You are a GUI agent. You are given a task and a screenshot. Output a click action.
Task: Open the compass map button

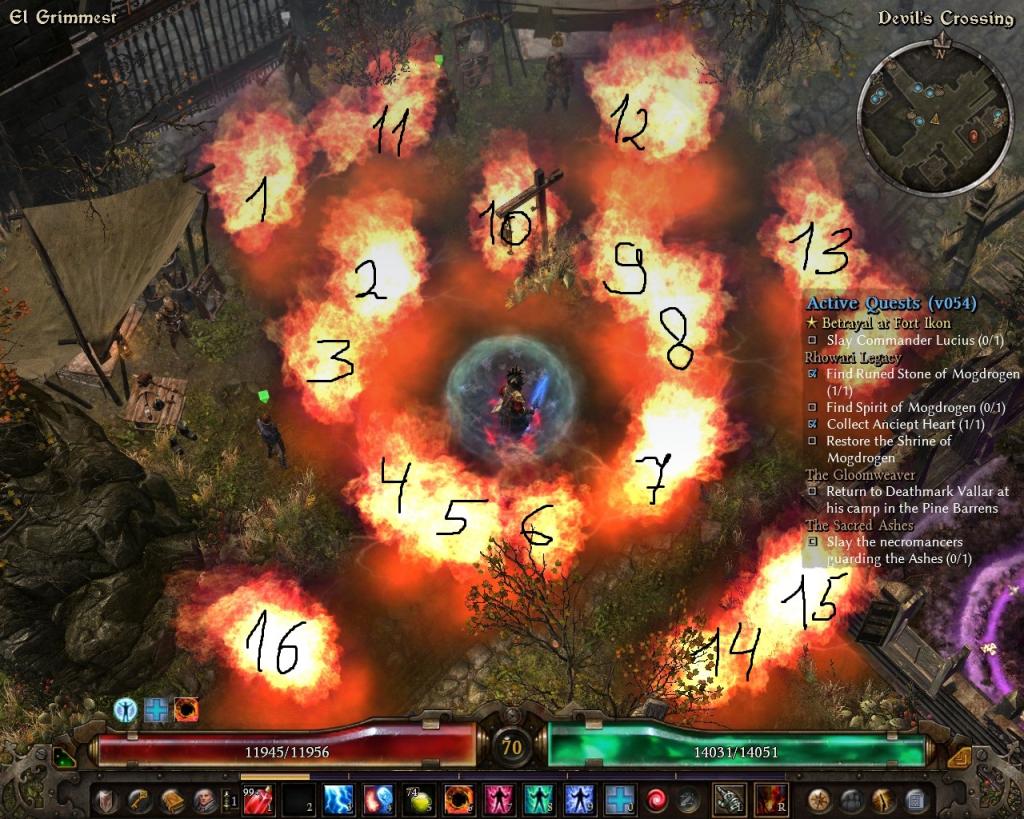pyautogui.click(x=819, y=799)
